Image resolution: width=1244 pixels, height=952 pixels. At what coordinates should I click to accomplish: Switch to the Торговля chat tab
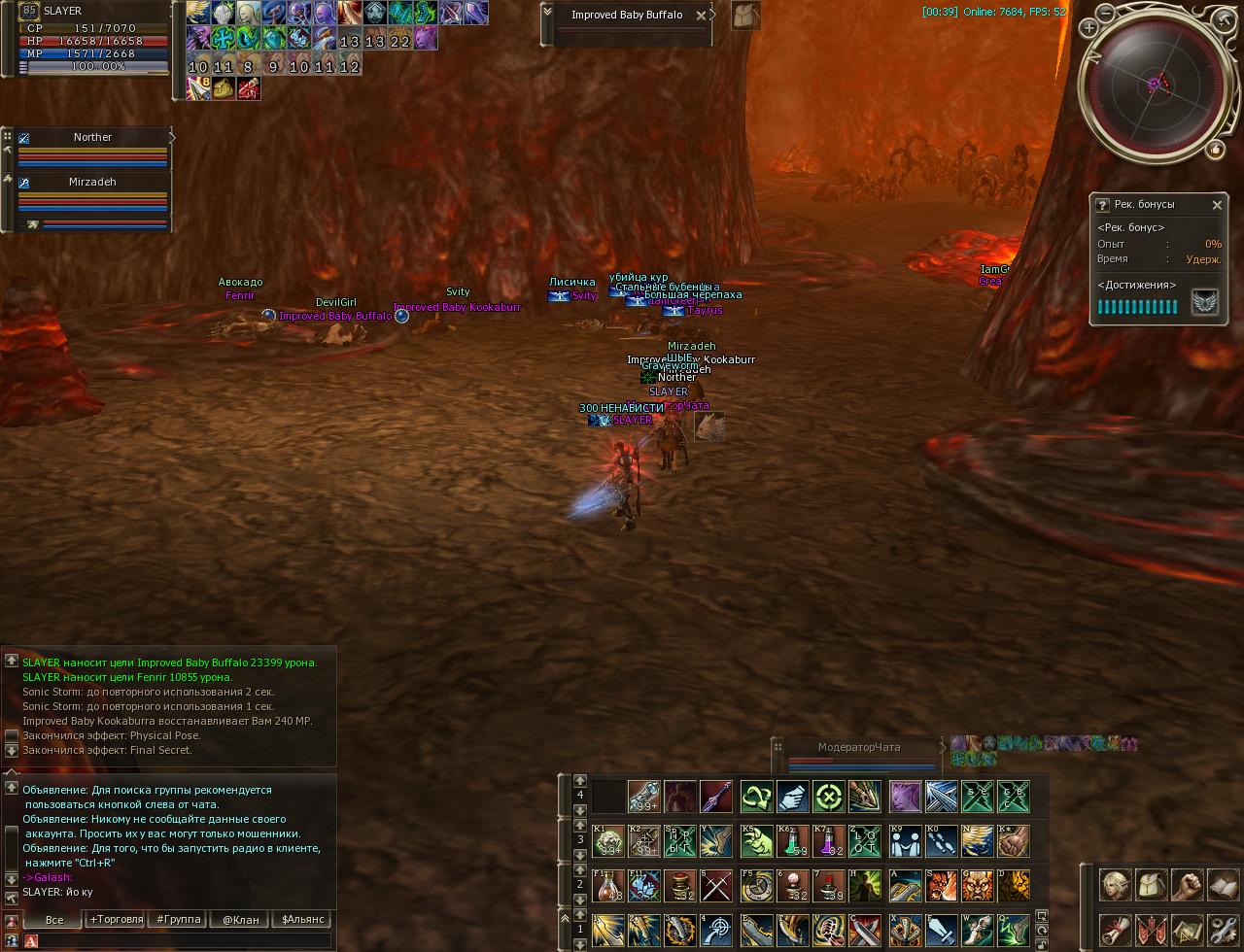(x=116, y=919)
